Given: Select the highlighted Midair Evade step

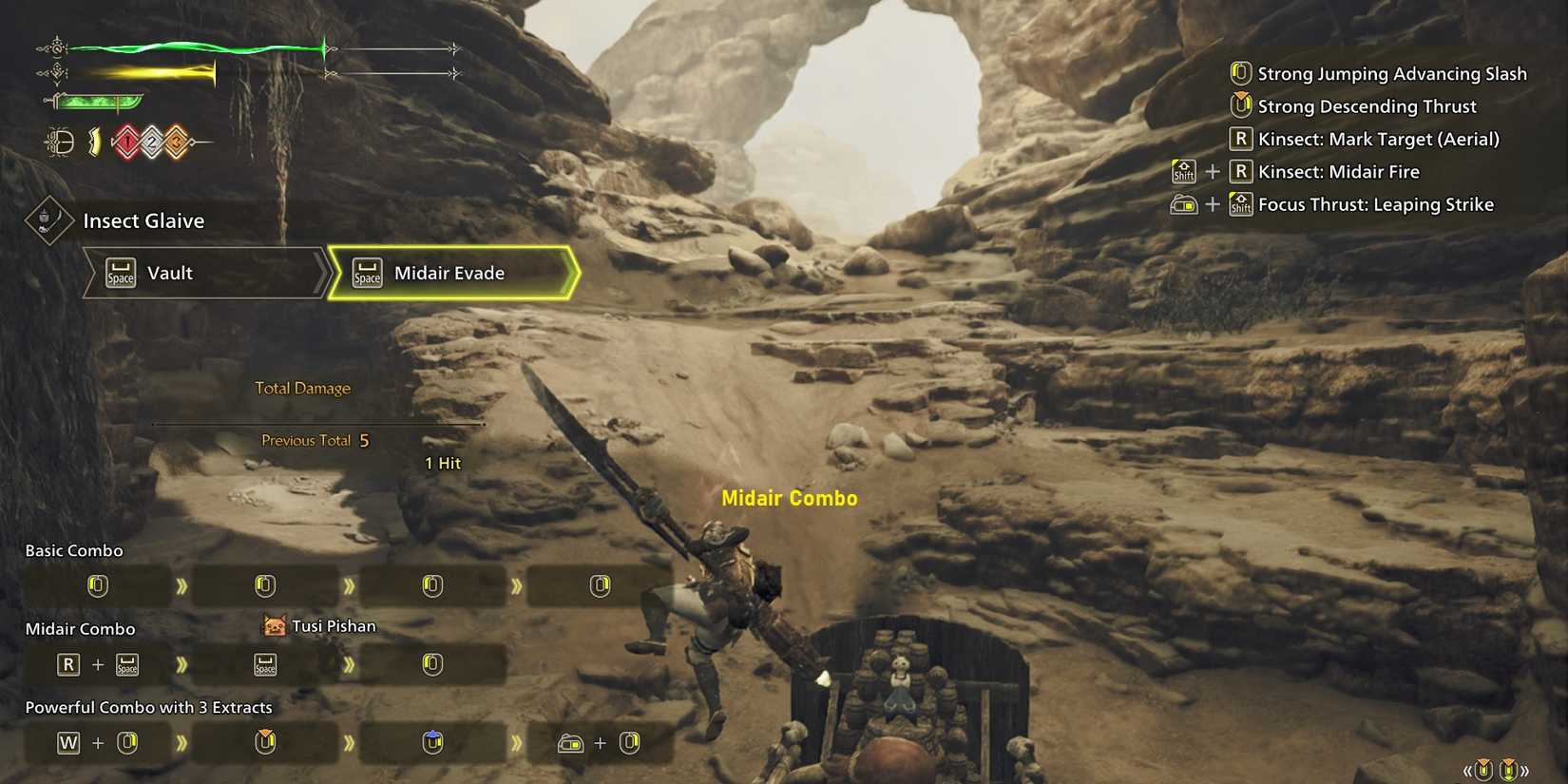Looking at the screenshot, I should coord(449,273).
